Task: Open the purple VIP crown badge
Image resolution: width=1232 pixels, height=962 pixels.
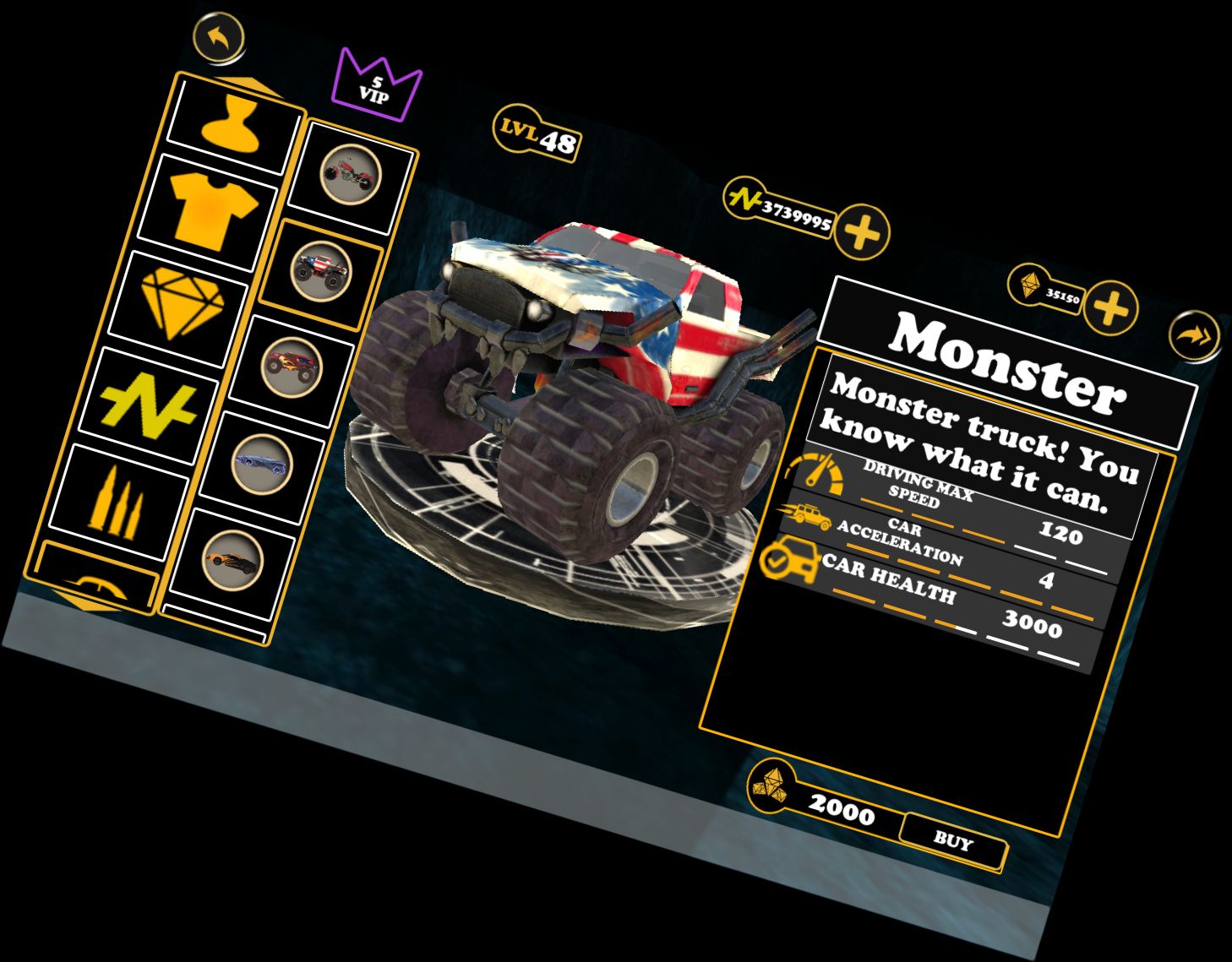Action: (x=376, y=84)
